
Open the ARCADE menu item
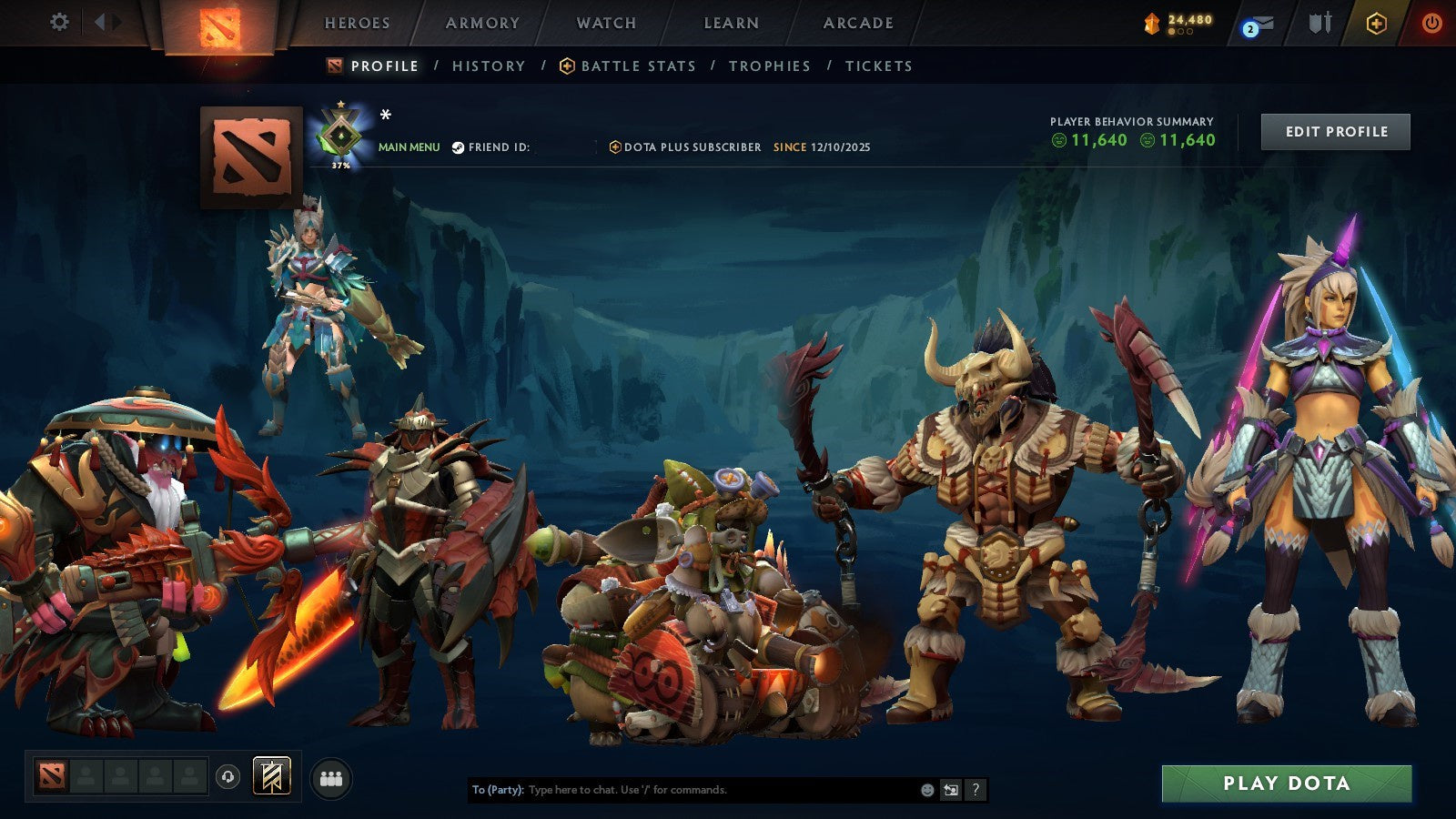(856, 23)
